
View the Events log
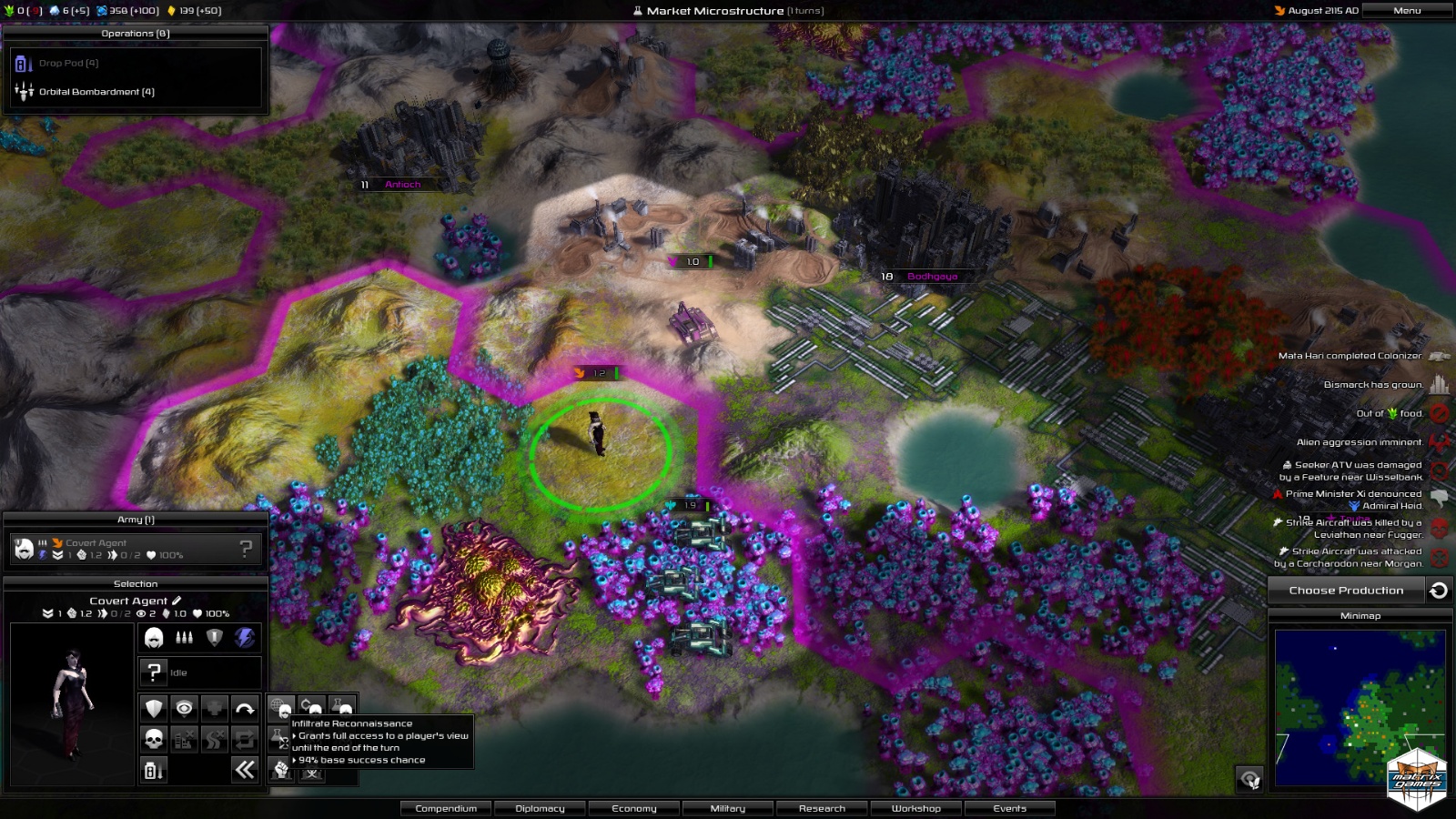coord(1010,808)
